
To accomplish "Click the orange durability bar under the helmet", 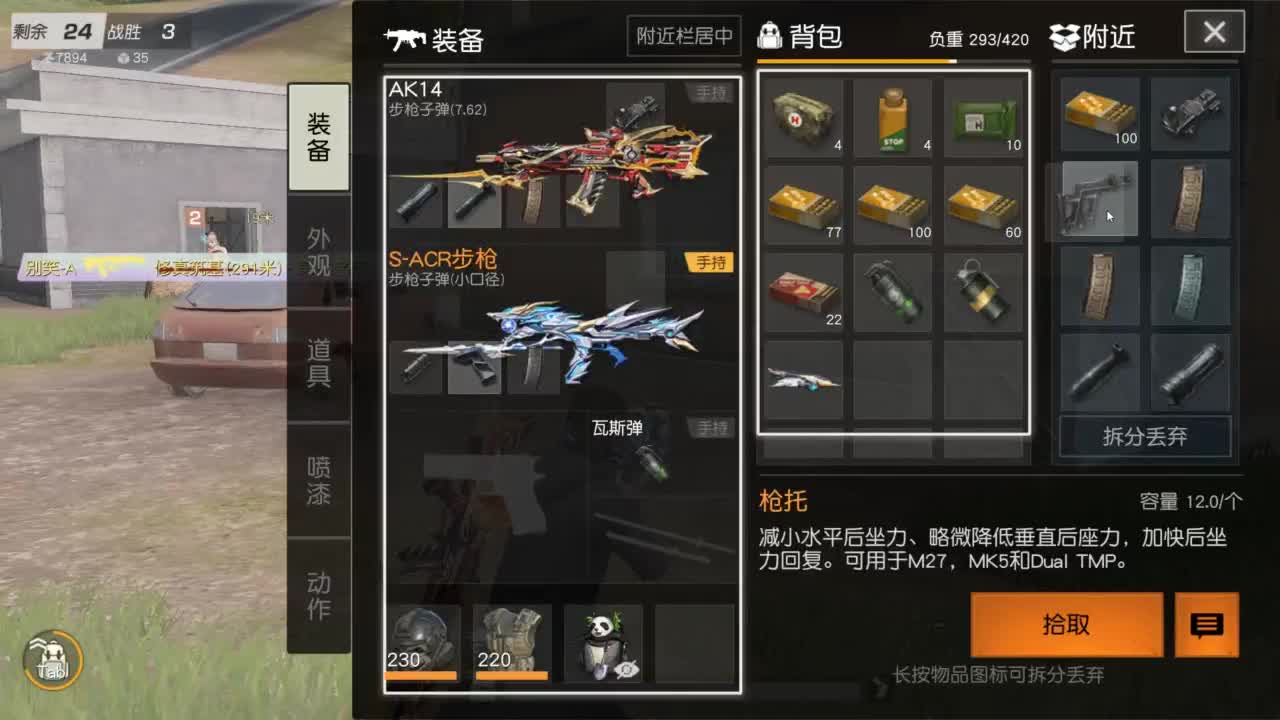I will pos(420,677).
